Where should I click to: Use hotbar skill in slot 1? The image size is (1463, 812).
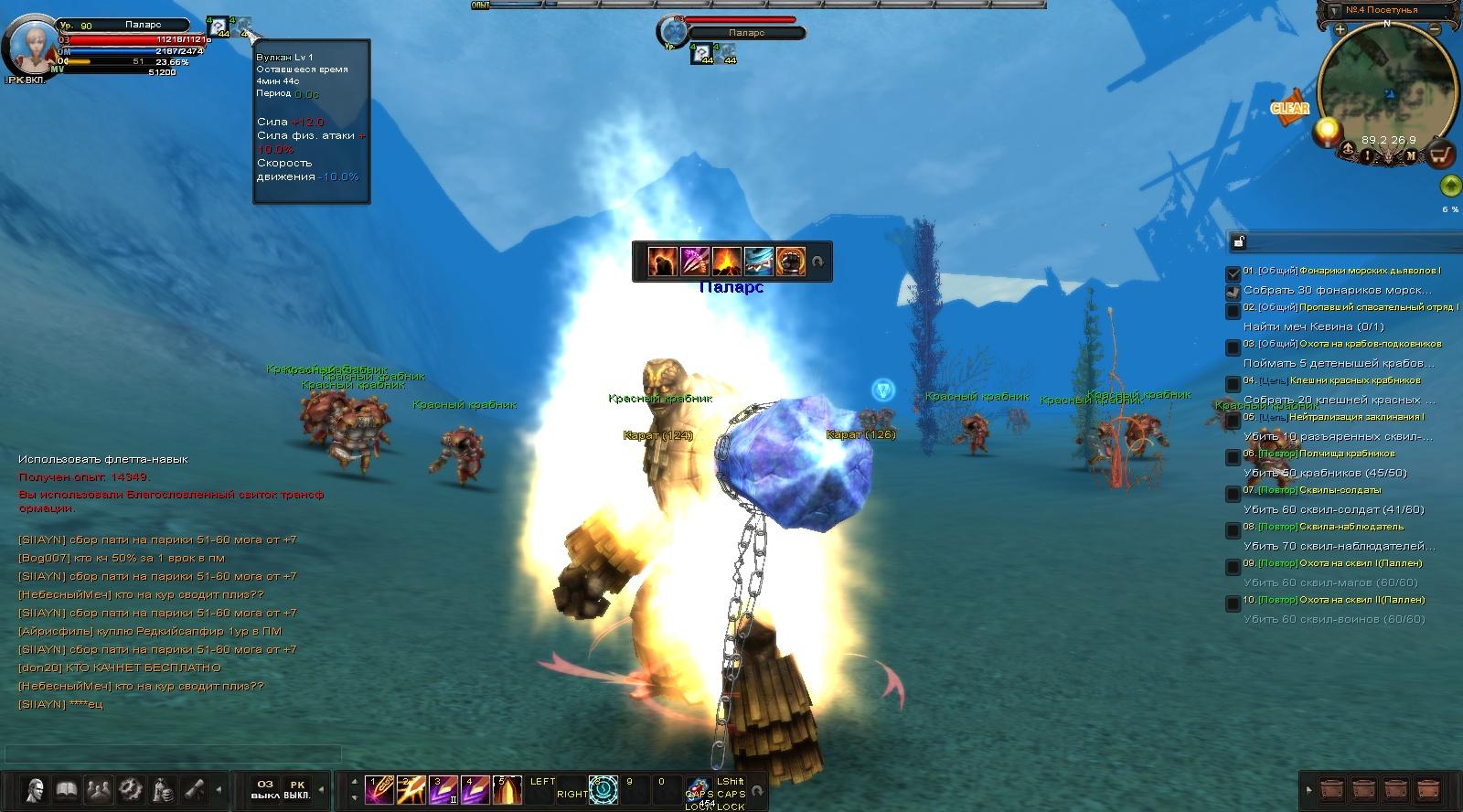pyautogui.click(x=378, y=789)
